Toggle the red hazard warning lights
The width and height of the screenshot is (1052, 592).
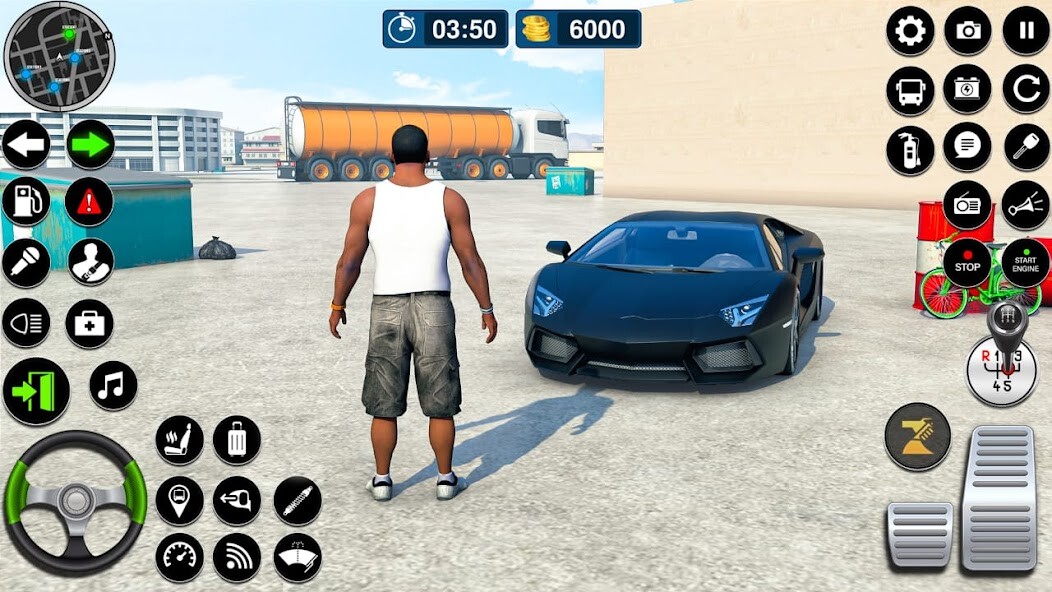89,202
